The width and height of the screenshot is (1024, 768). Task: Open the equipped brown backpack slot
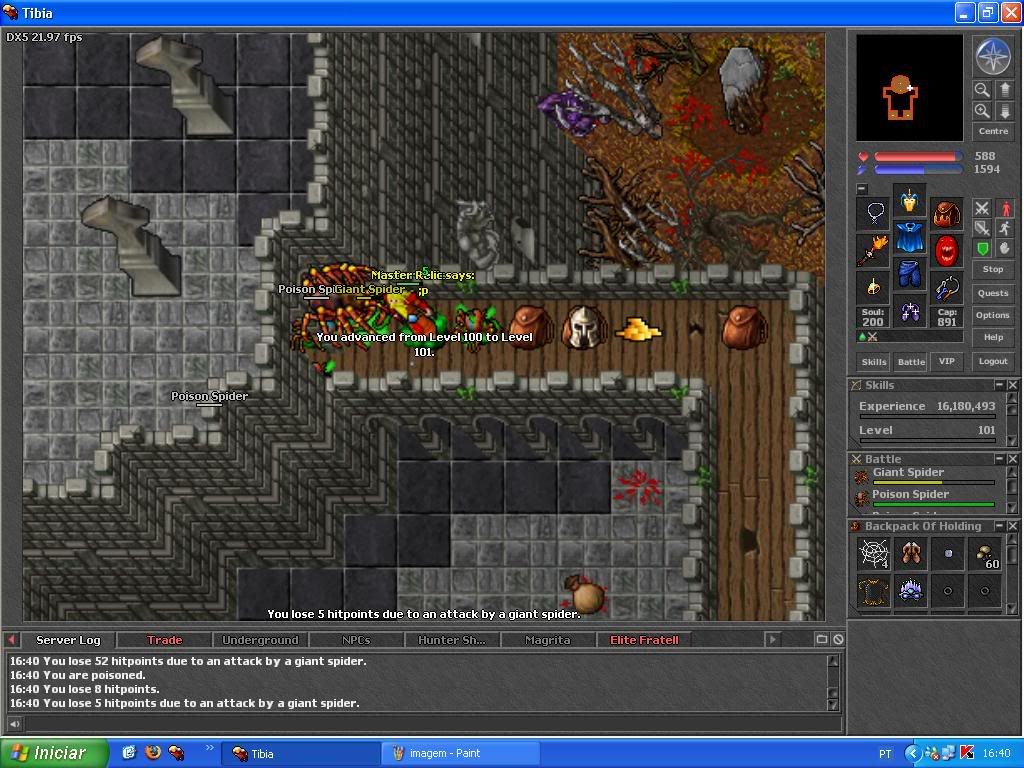[946, 213]
